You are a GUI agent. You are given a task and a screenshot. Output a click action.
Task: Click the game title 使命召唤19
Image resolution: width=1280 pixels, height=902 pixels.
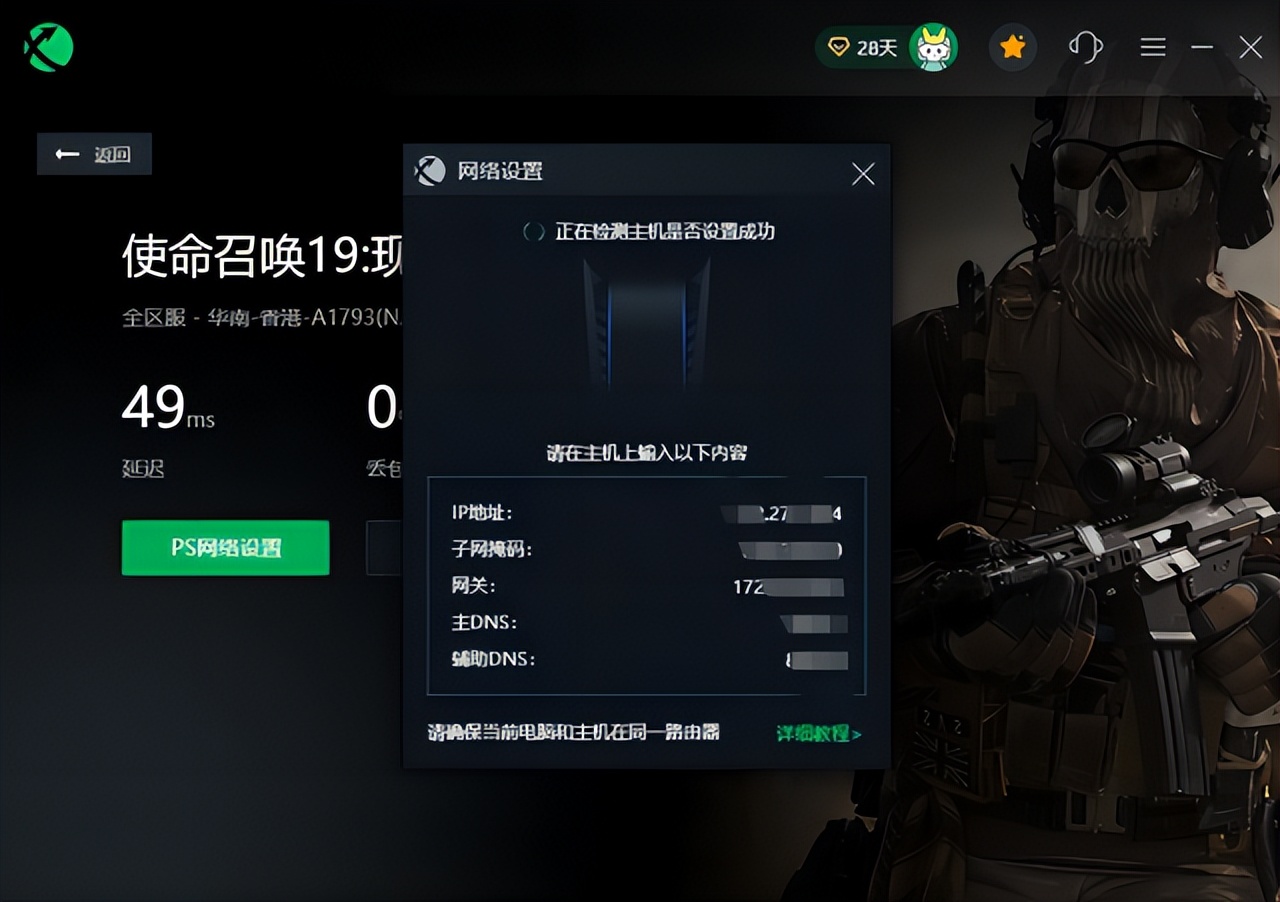250,253
